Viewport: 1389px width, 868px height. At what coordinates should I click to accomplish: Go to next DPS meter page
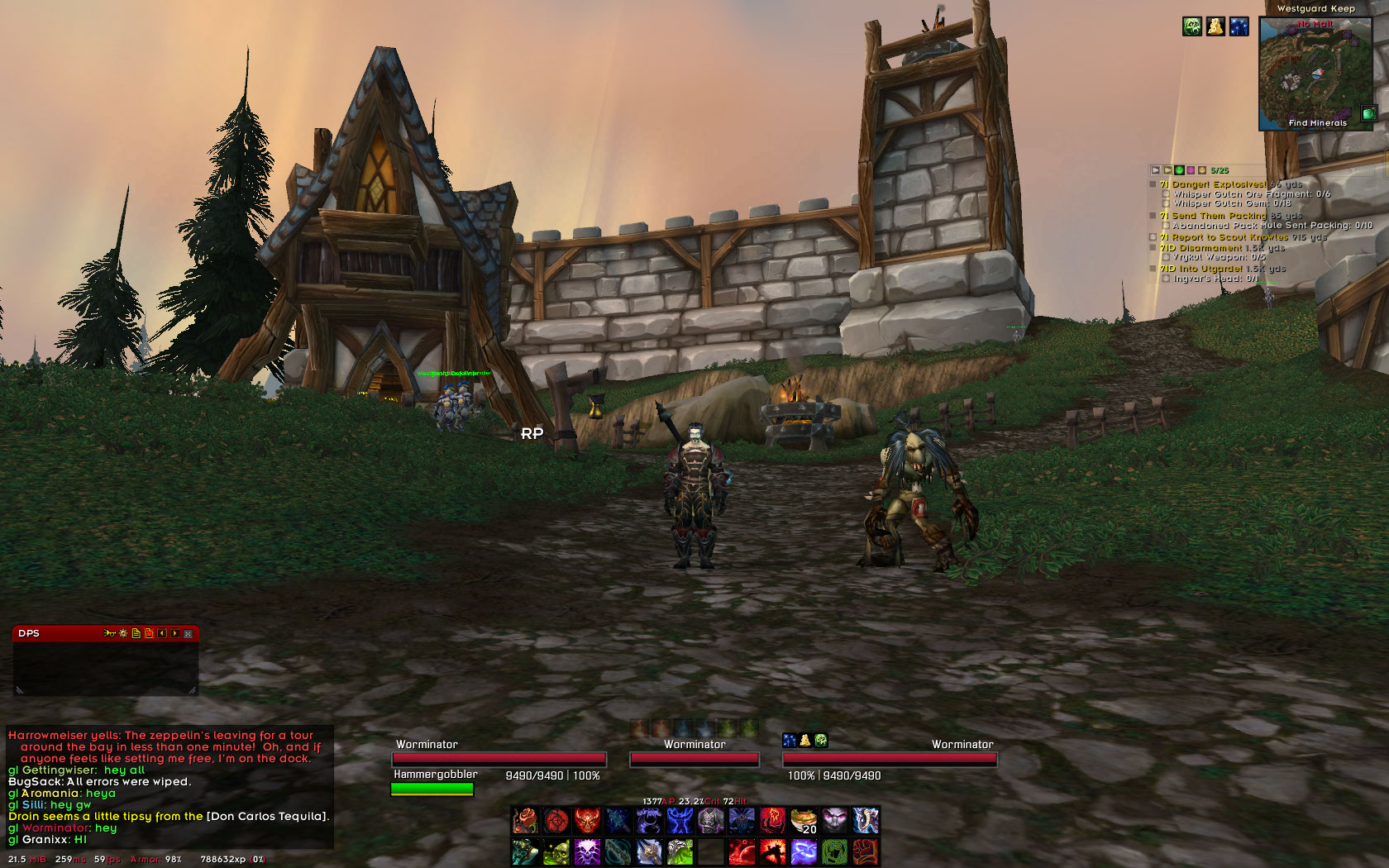click(175, 633)
